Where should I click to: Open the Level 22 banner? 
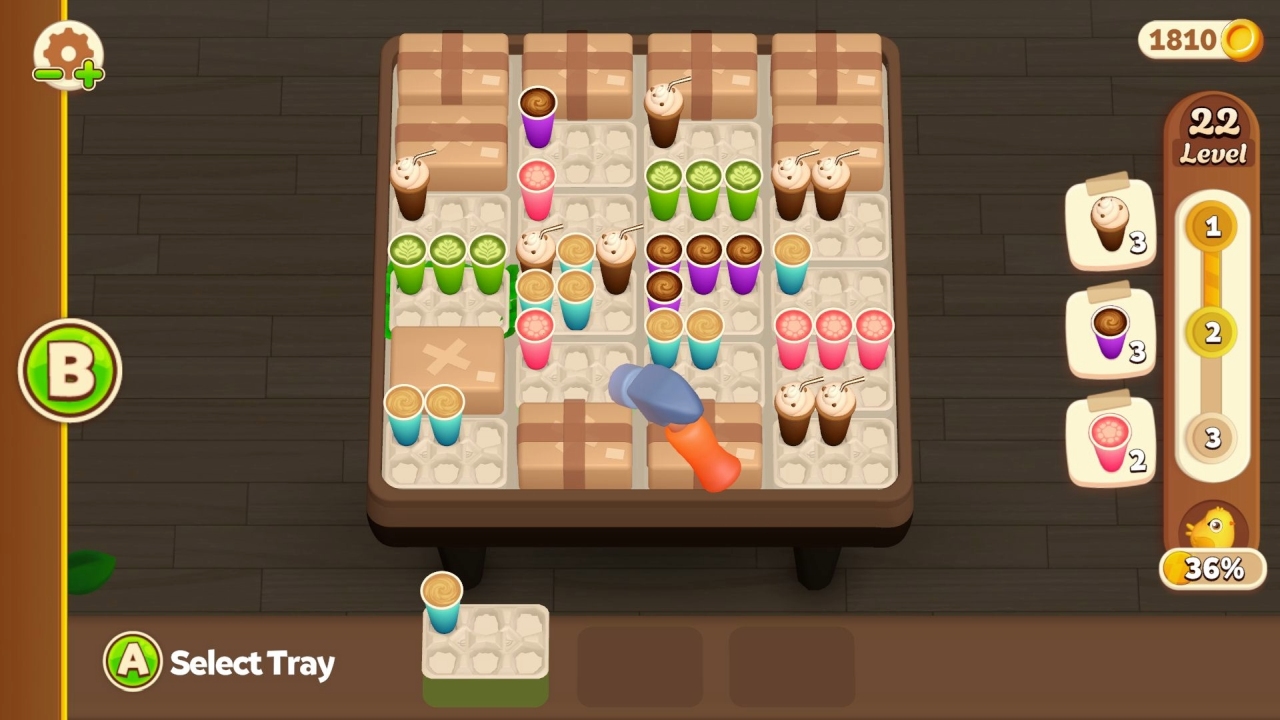tap(1212, 132)
